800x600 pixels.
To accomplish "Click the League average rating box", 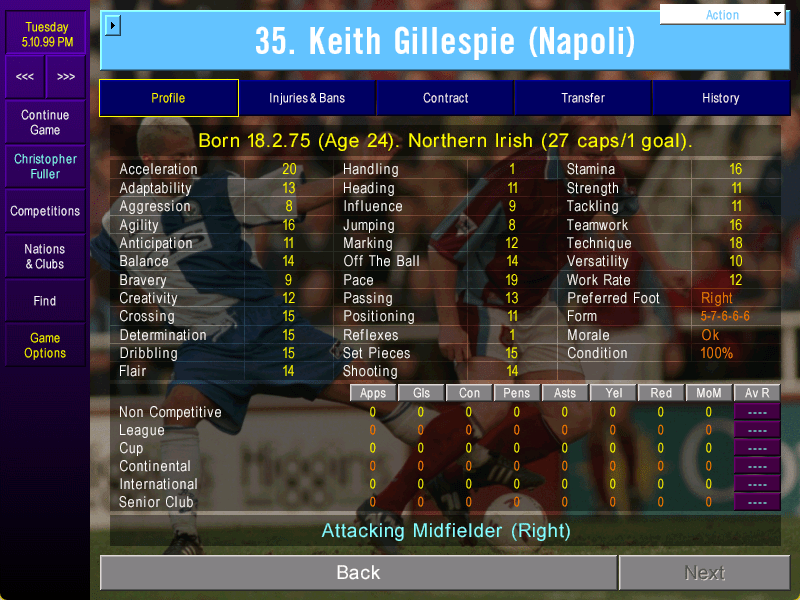I will [x=757, y=430].
